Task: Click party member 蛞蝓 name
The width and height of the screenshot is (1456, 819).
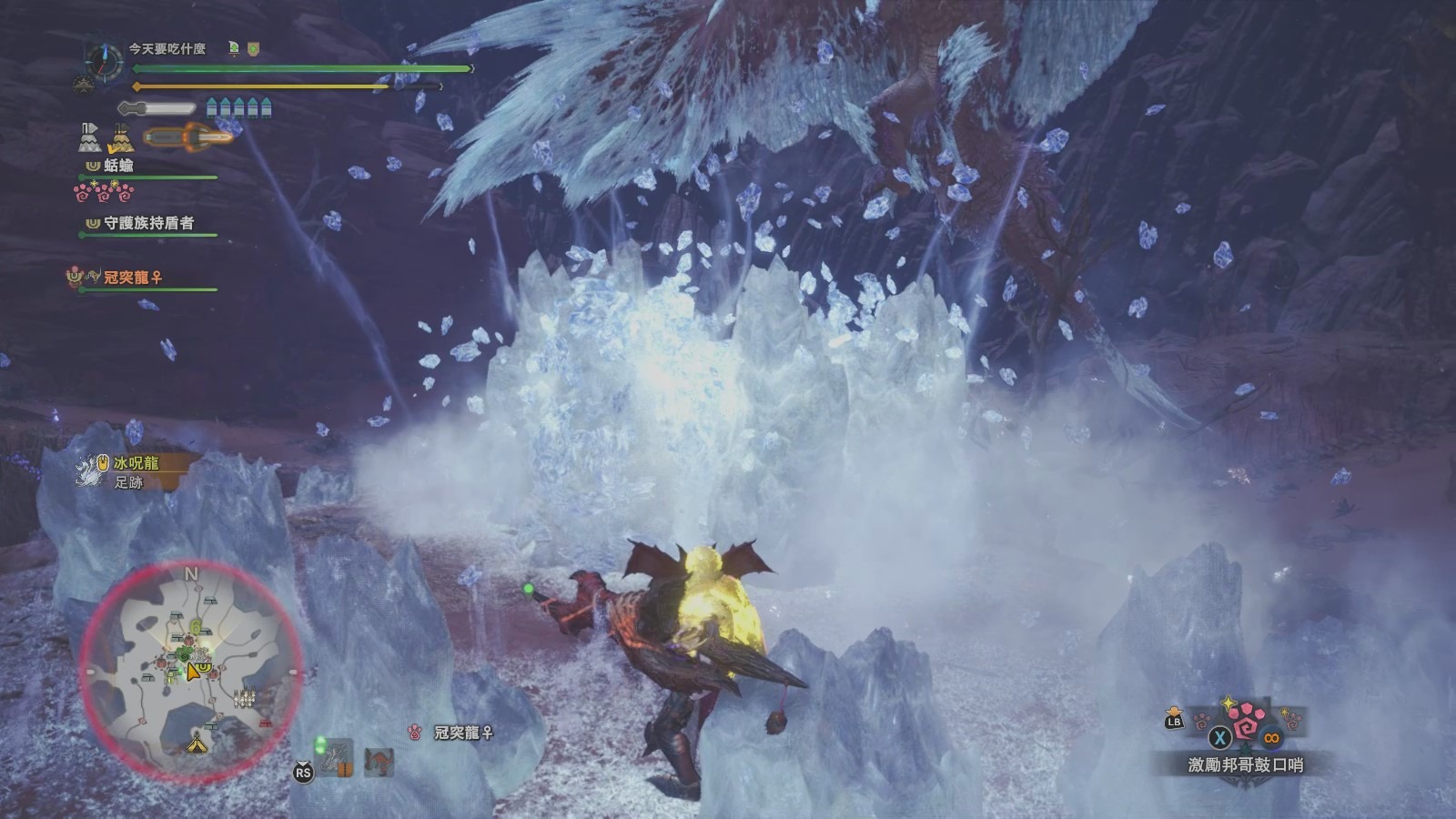Action: (x=118, y=166)
